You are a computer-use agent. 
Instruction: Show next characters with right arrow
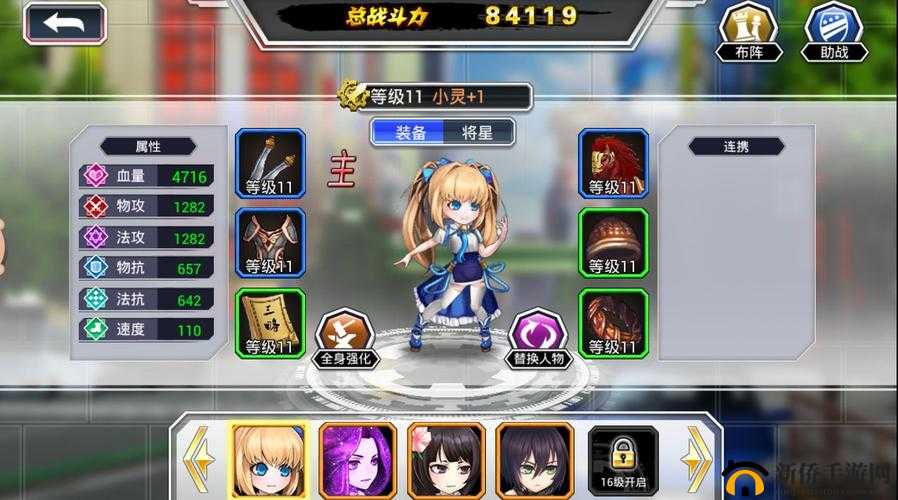click(x=696, y=459)
